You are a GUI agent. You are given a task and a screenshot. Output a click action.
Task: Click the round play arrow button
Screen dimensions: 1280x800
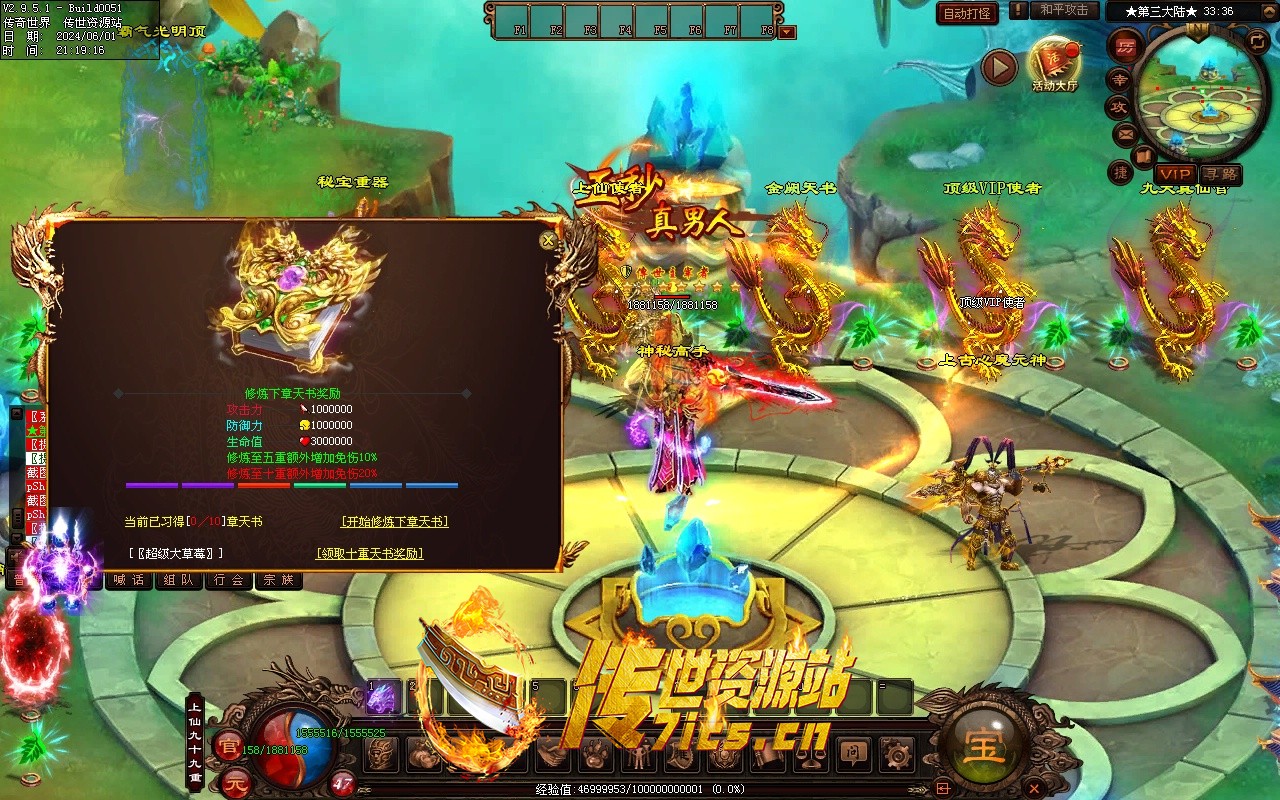(x=999, y=68)
